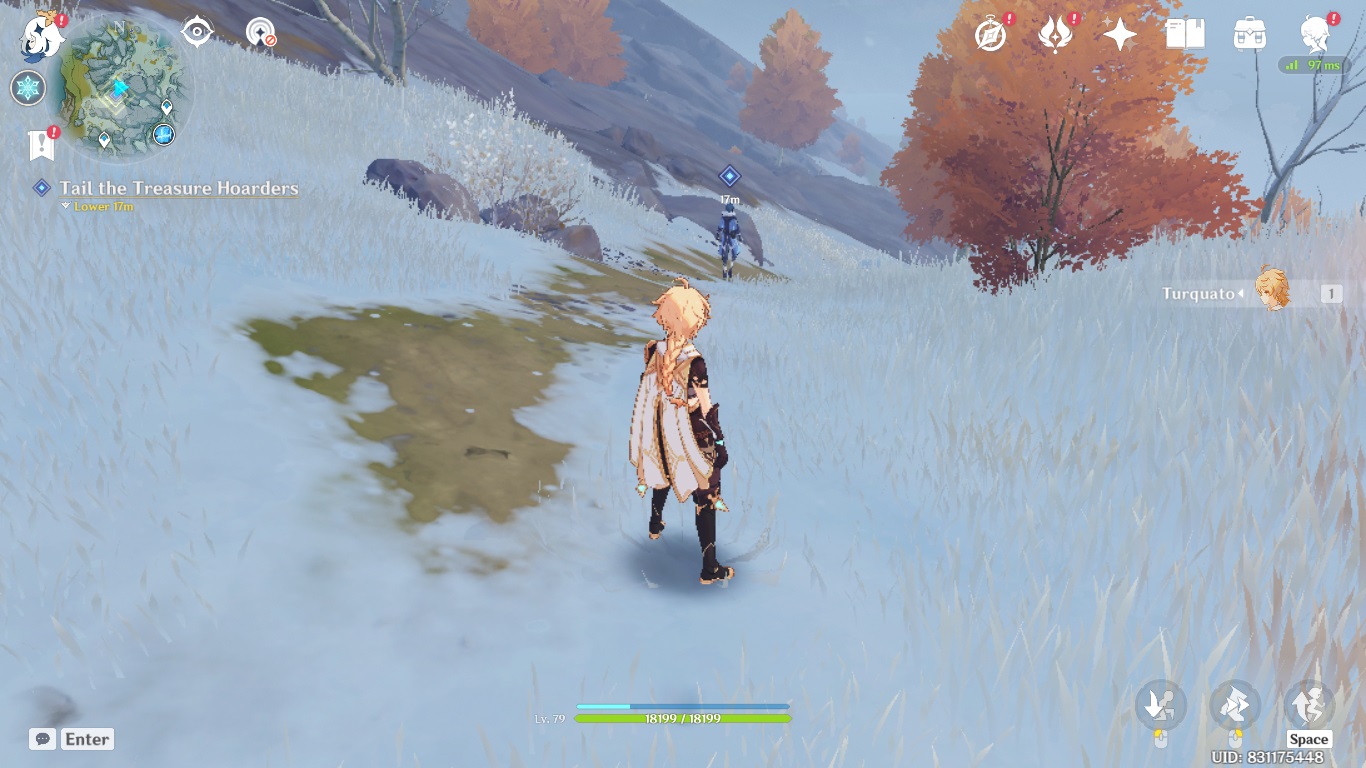Open the Adventurer Handbook book icon

tap(1184, 35)
